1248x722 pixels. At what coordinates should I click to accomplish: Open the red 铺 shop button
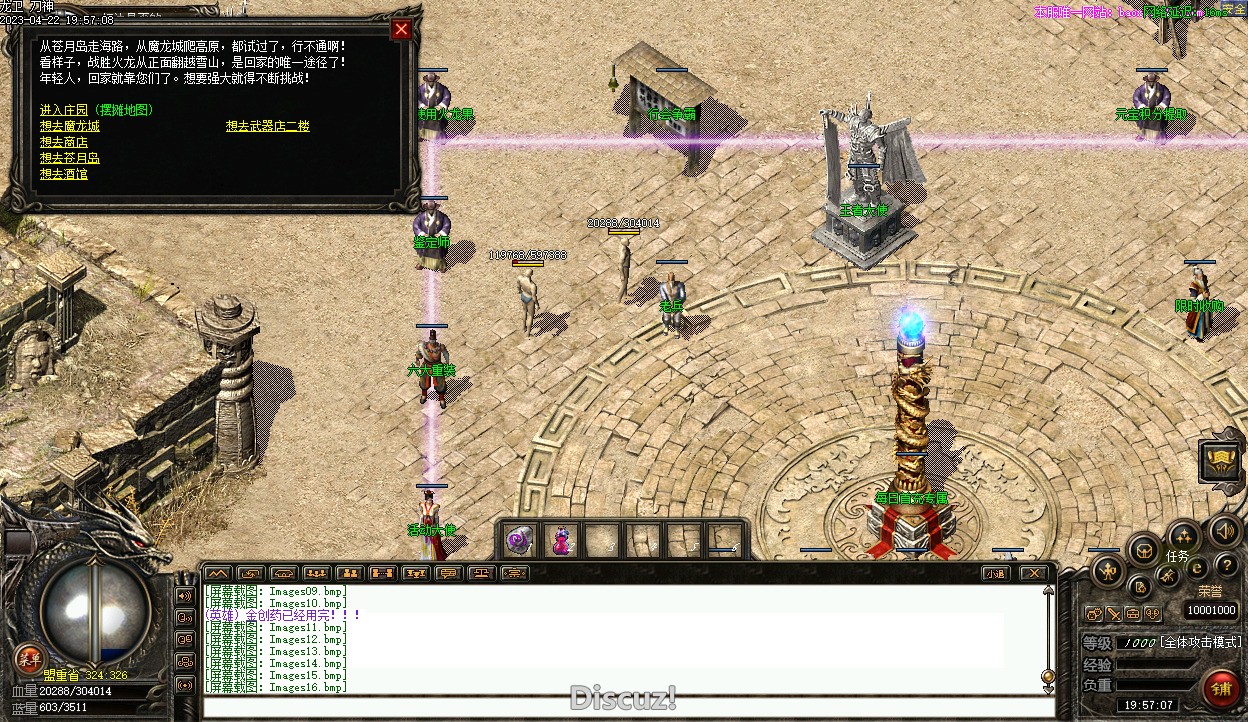tap(1220, 688)
